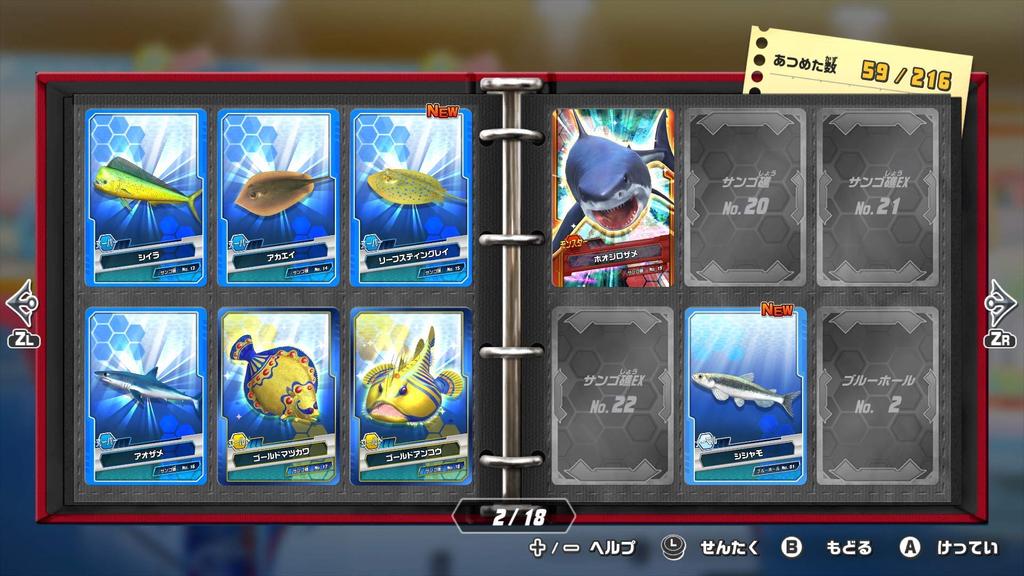Select the empty ブルーホール No. 2 slot
The height and width of the screenshot is (576, 1024).
pos(878,396)
